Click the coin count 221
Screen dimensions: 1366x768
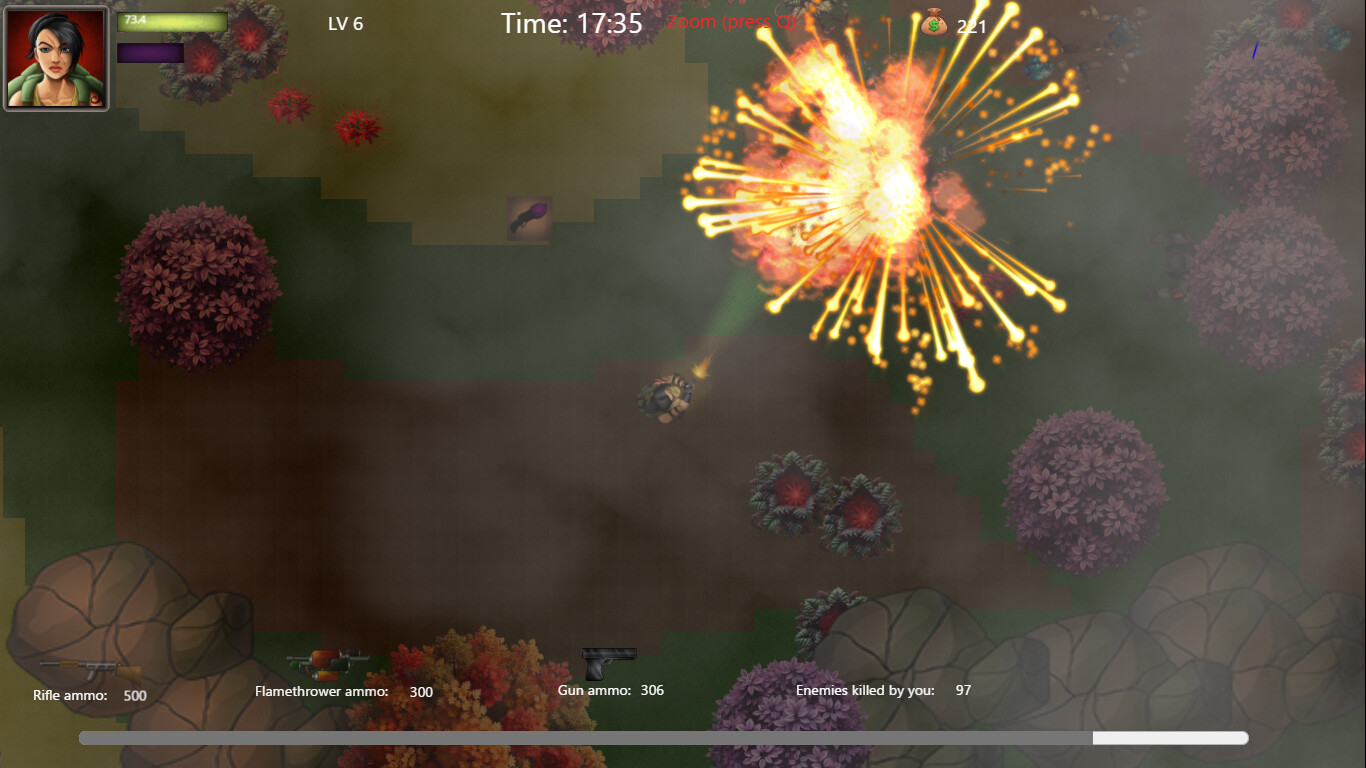pos(972,27)
